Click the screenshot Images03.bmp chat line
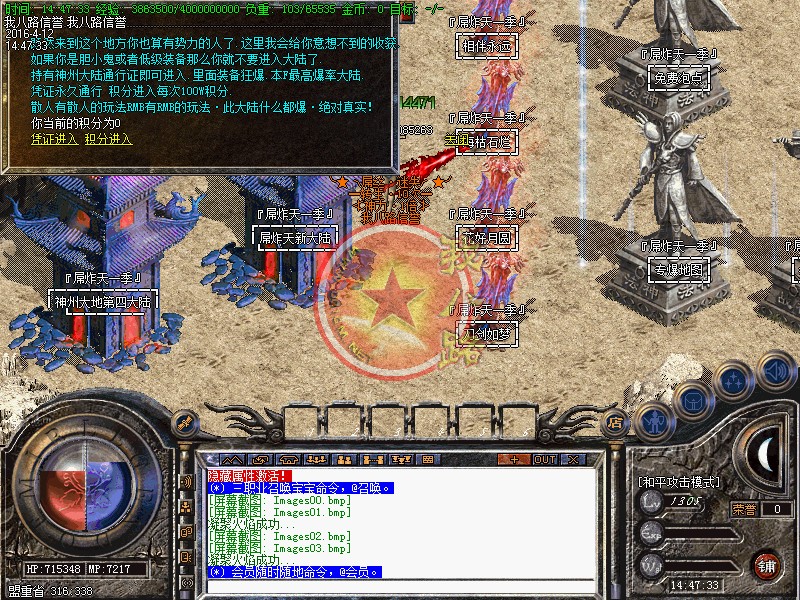800x600 pixels. coord(280,548)
